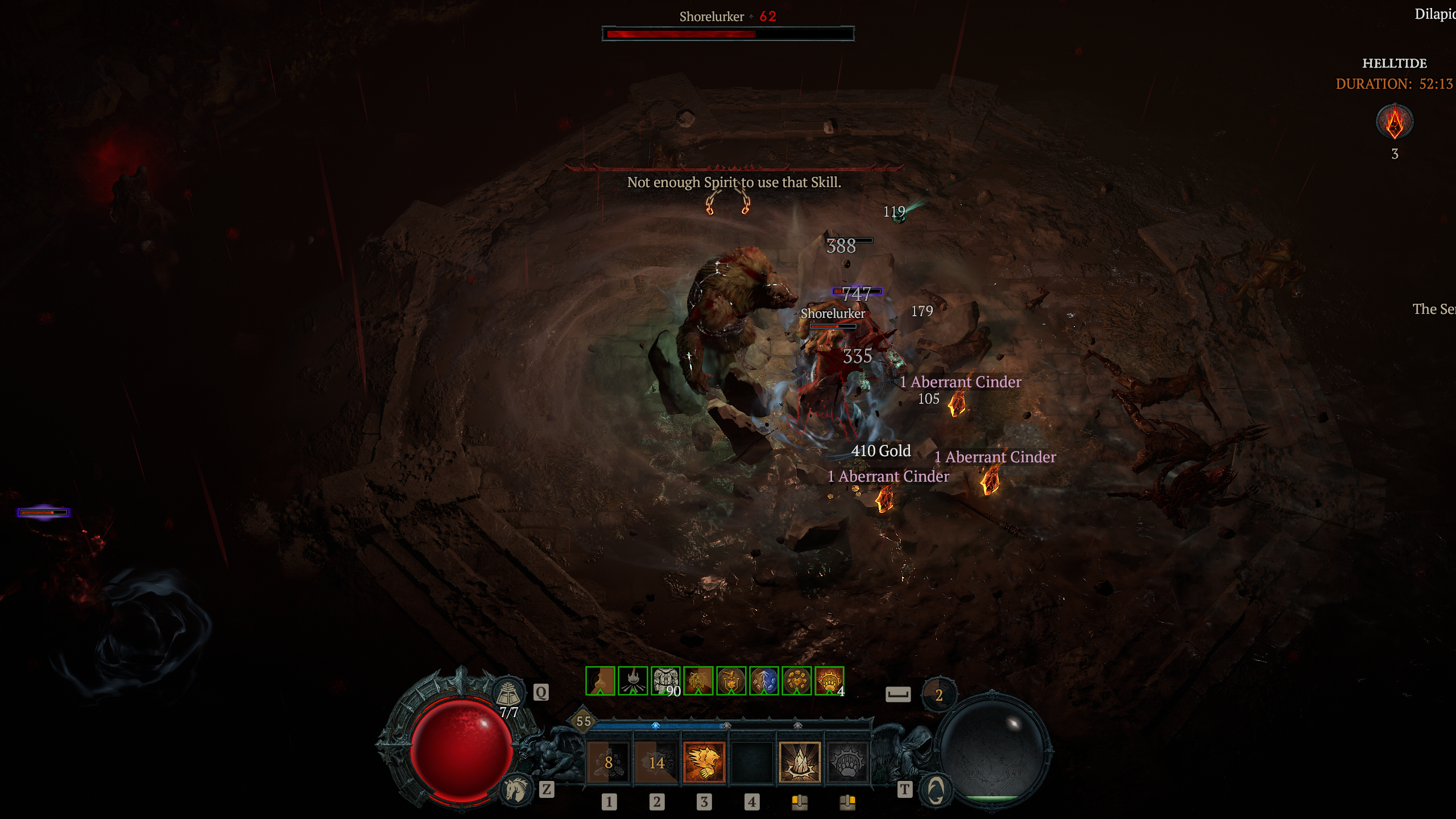
Task: Click the evade charge icon showing 2
Action: (x=939, y=694)
